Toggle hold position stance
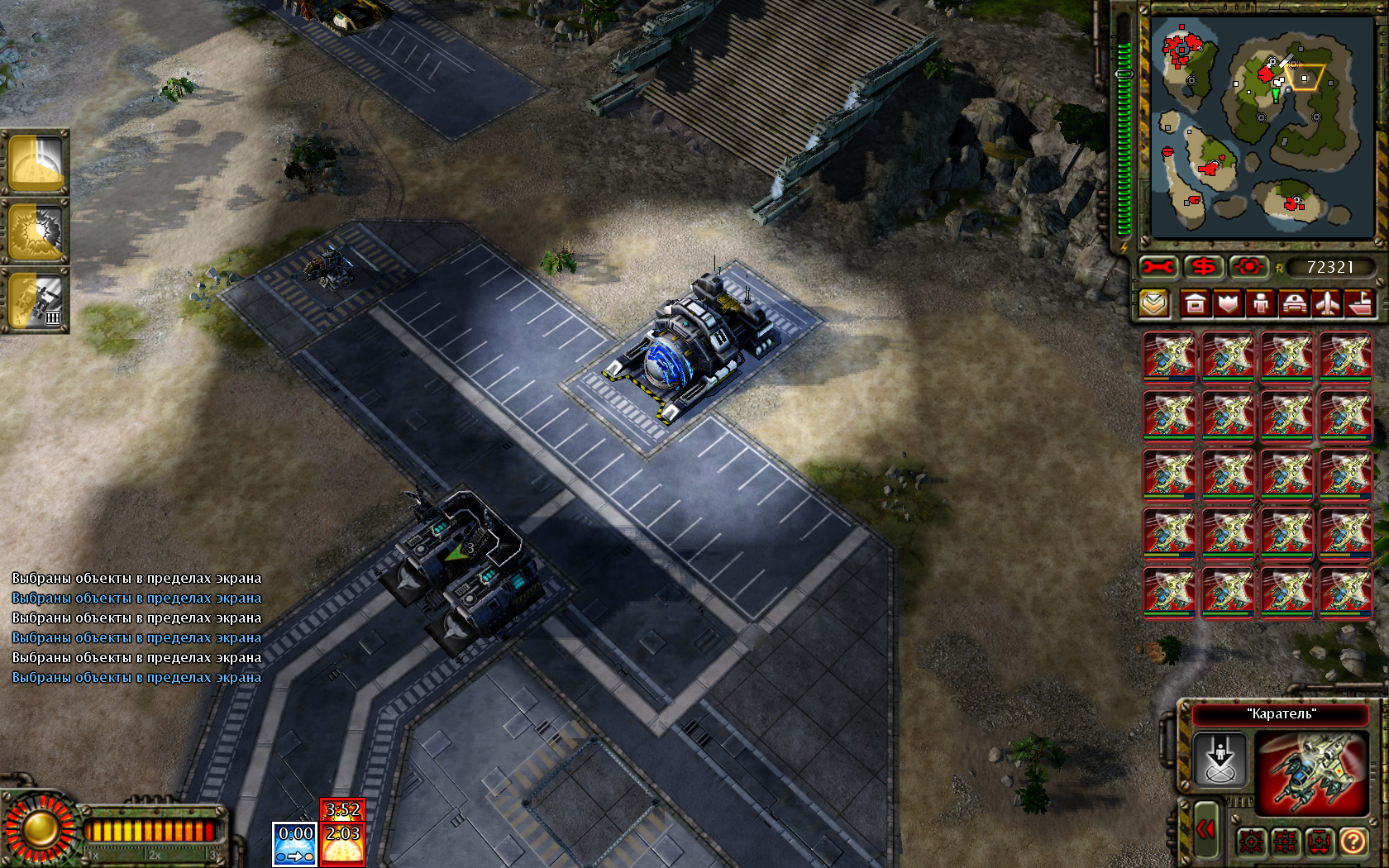The image size is (1389, 868). coord(1319,842)
